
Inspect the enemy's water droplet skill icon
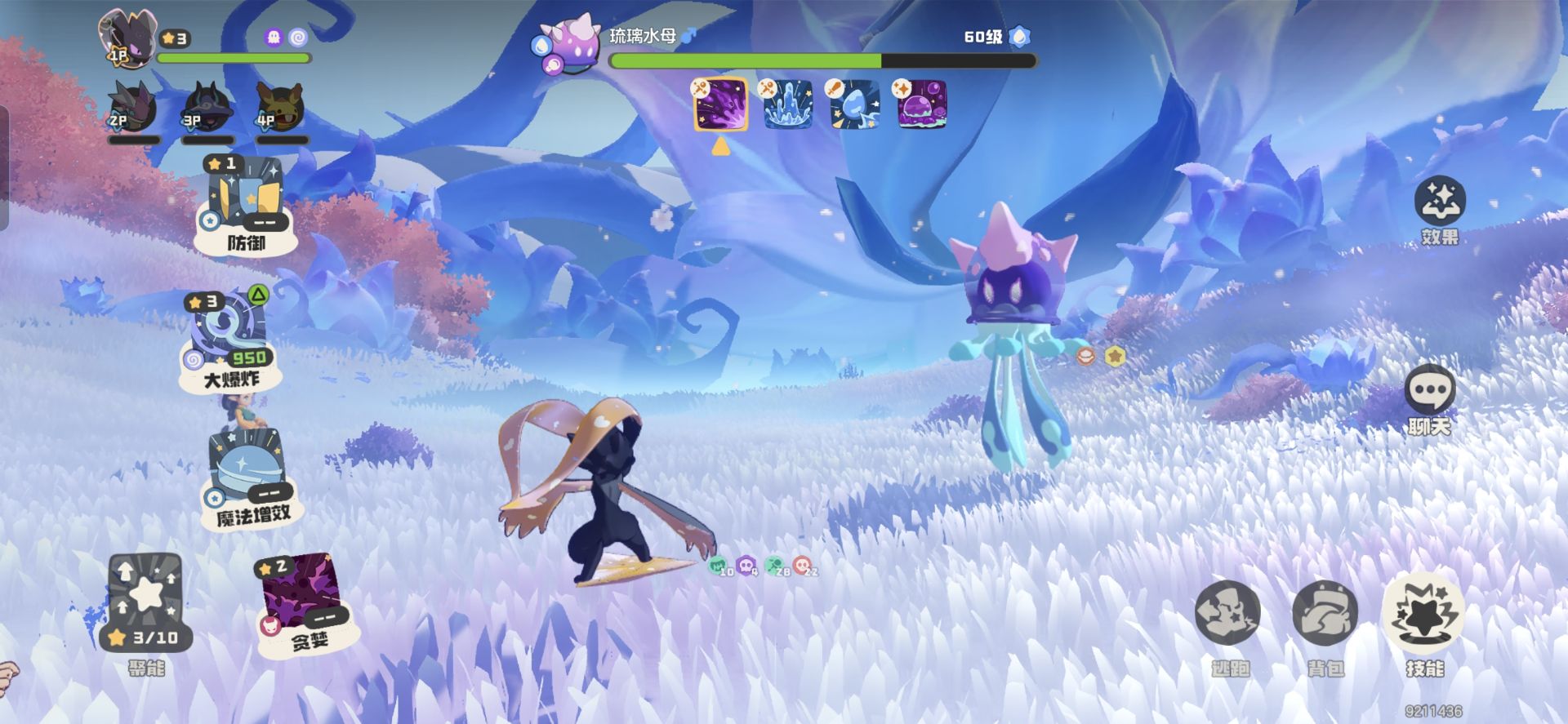tap(854, 104)
